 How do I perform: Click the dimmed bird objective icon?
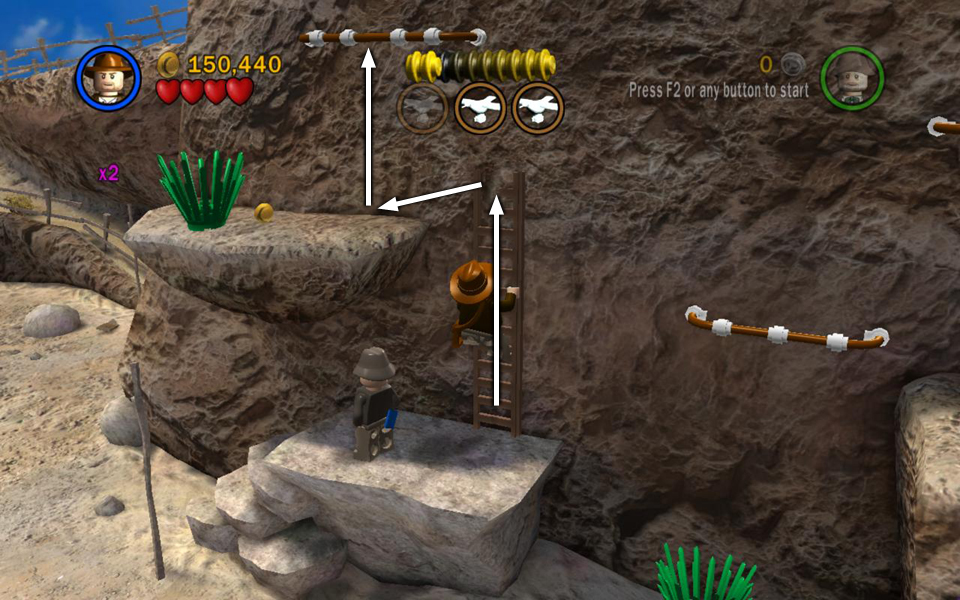tap(423, 109)
